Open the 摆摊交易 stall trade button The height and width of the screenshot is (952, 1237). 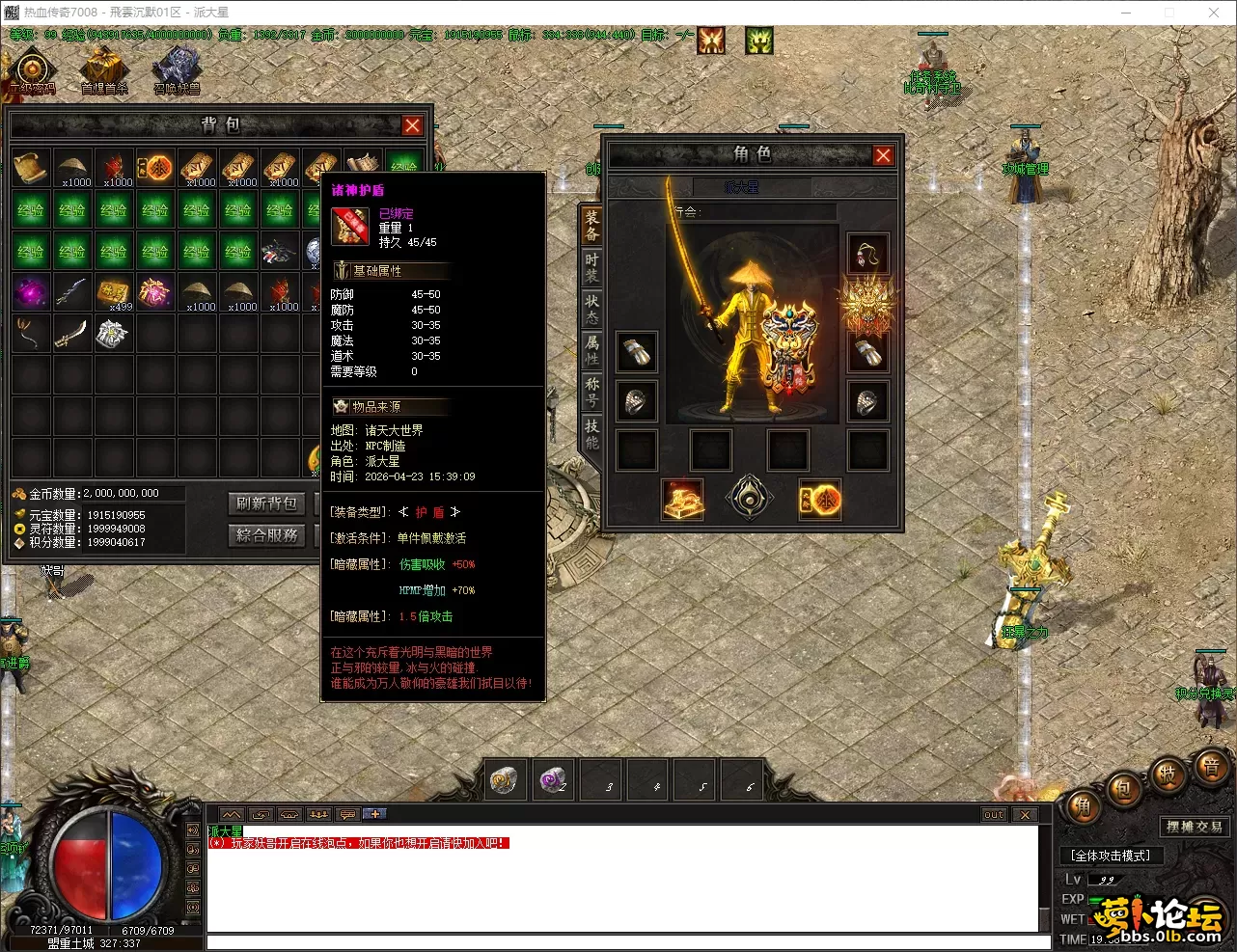click(1194, 827)
